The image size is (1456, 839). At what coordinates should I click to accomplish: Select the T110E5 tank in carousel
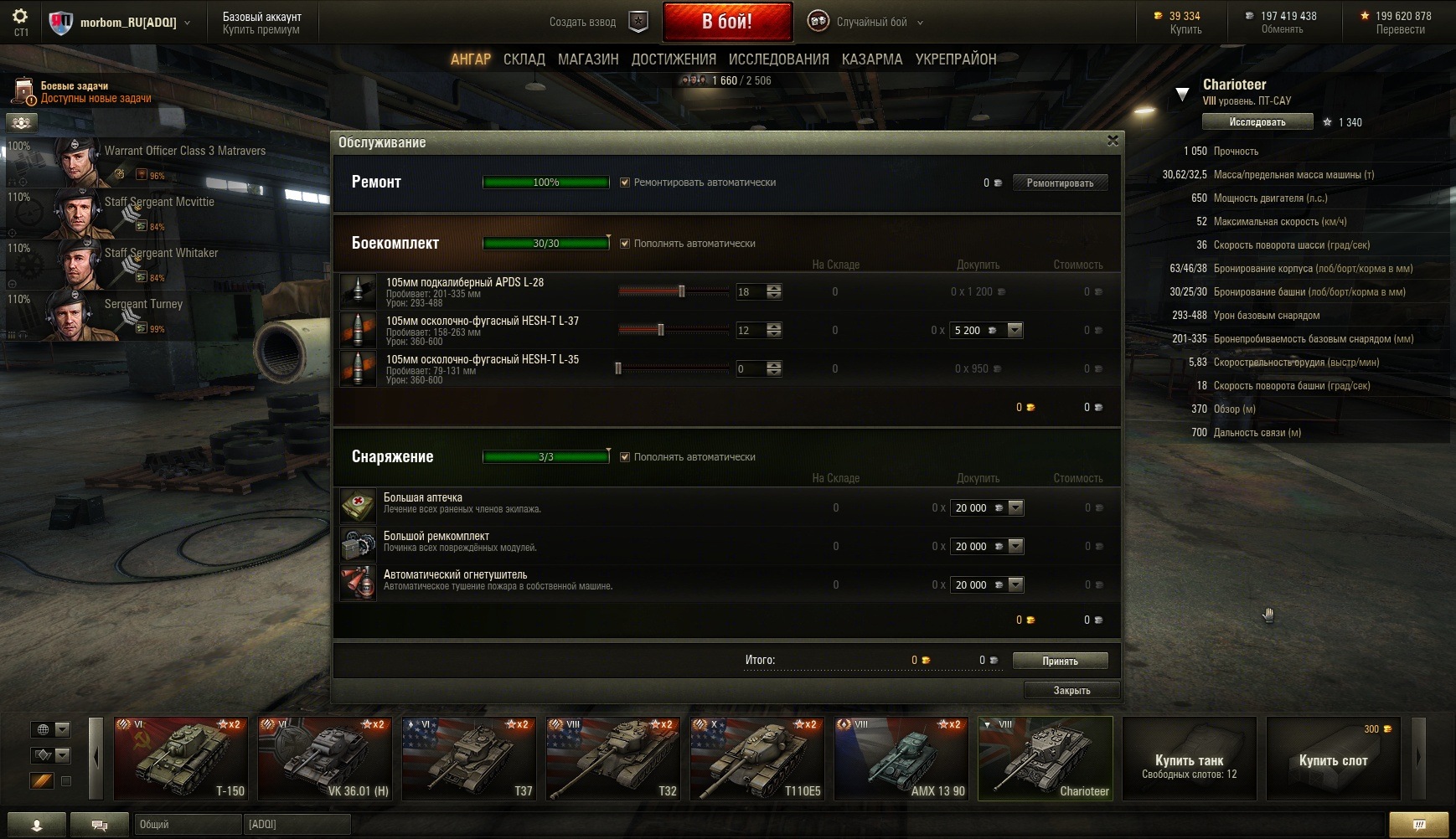(757, 759)
